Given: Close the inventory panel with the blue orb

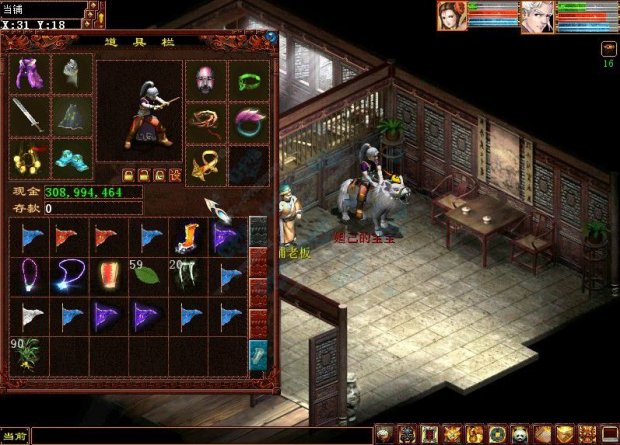Looking at the screenshot, I should point(270,37).
